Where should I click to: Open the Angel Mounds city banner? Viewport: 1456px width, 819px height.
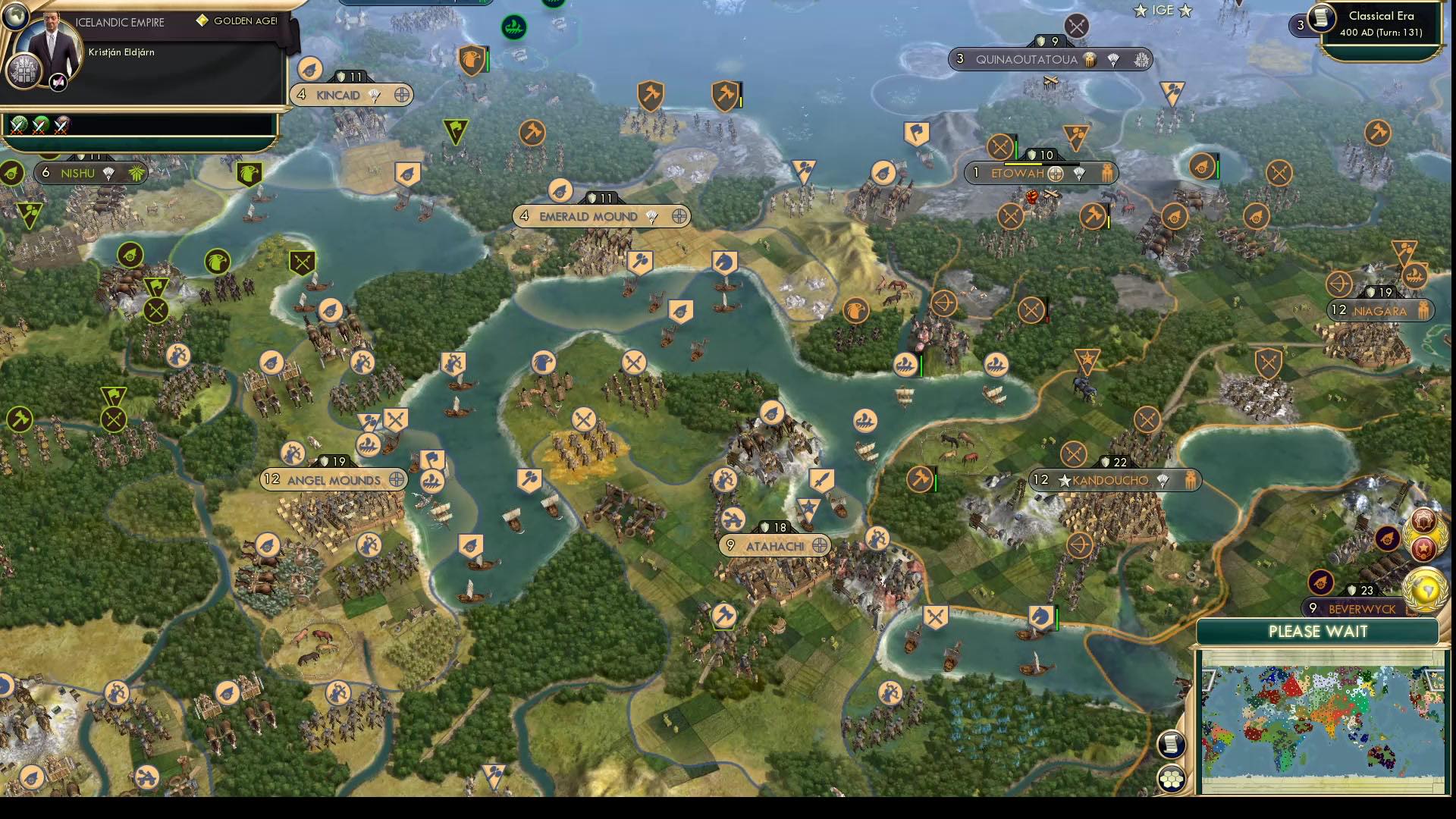pyautogui.click(x=334, y=479)
